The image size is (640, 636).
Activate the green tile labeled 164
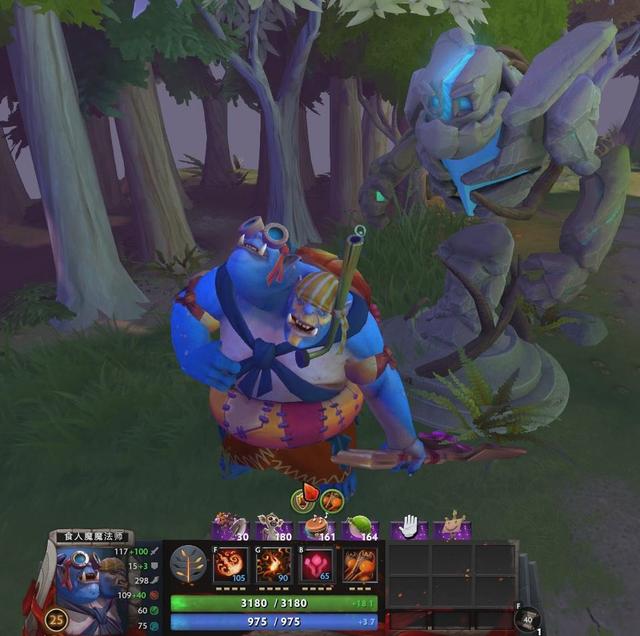pos(360,527)
